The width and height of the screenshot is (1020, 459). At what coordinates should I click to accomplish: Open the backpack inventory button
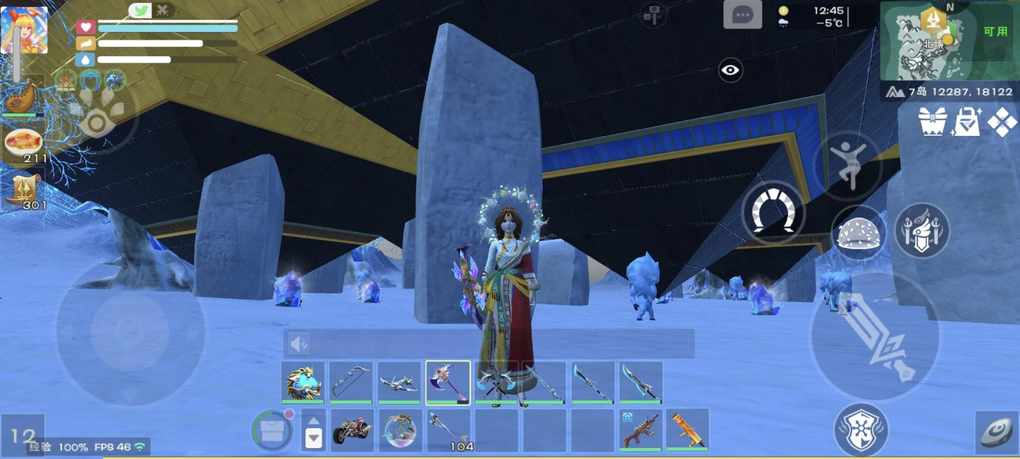point(270,430)
